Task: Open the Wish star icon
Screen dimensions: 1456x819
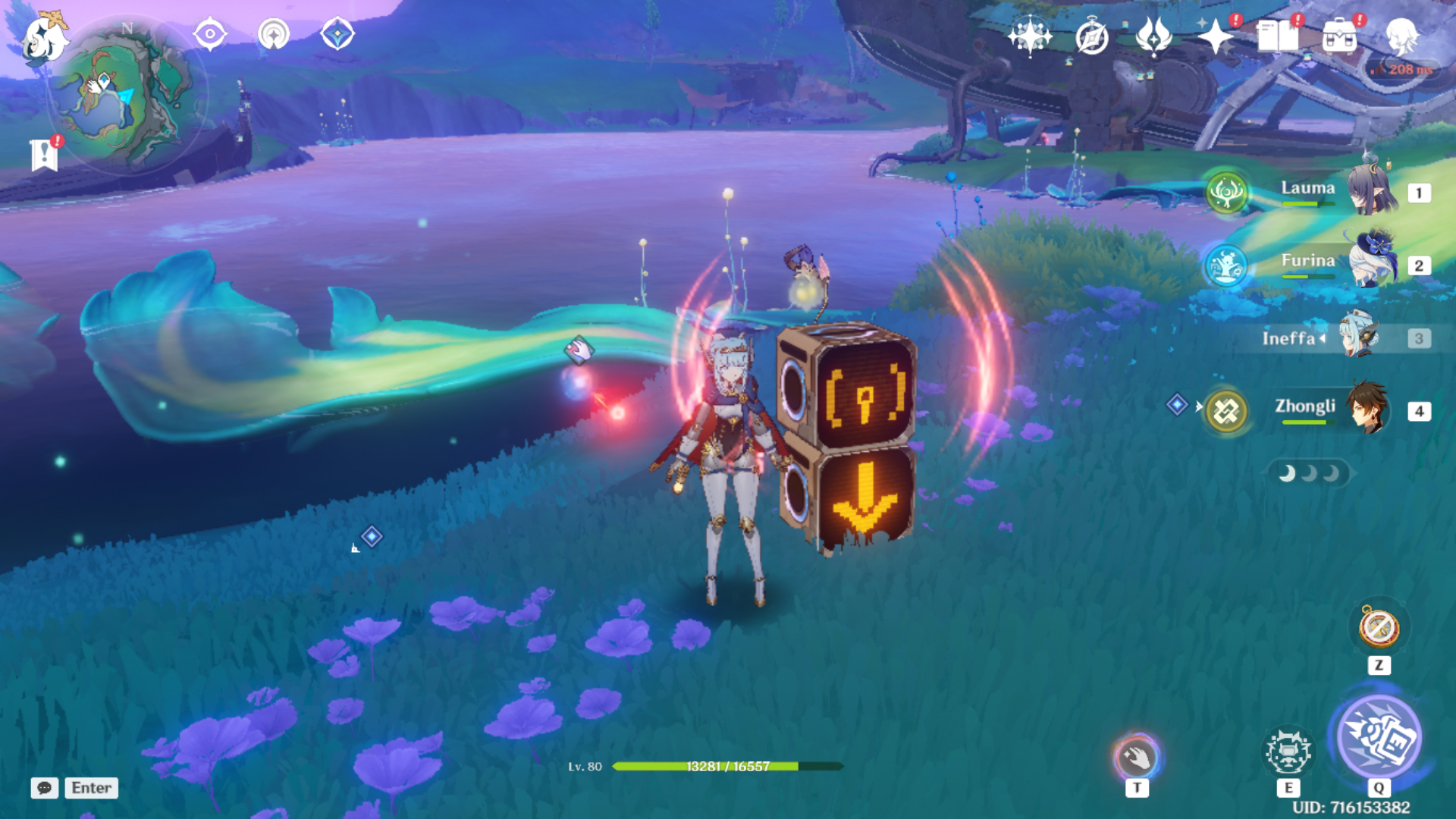Action: tap(1029, 36)
